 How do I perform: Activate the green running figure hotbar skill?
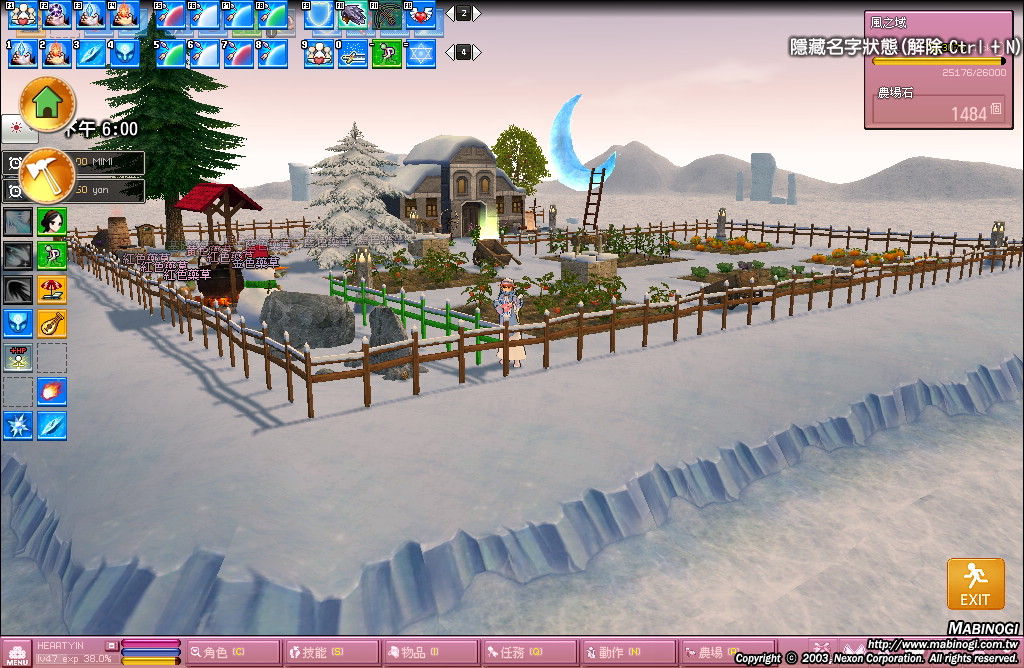(386, 53)
